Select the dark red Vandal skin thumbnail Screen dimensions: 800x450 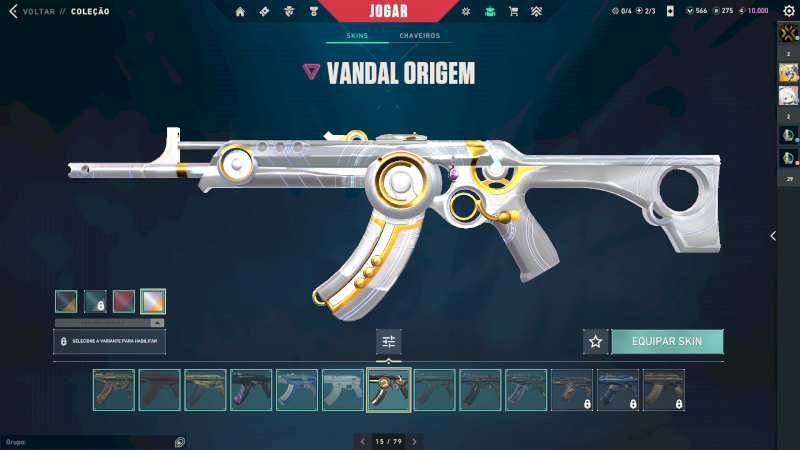tap(160, 390)
